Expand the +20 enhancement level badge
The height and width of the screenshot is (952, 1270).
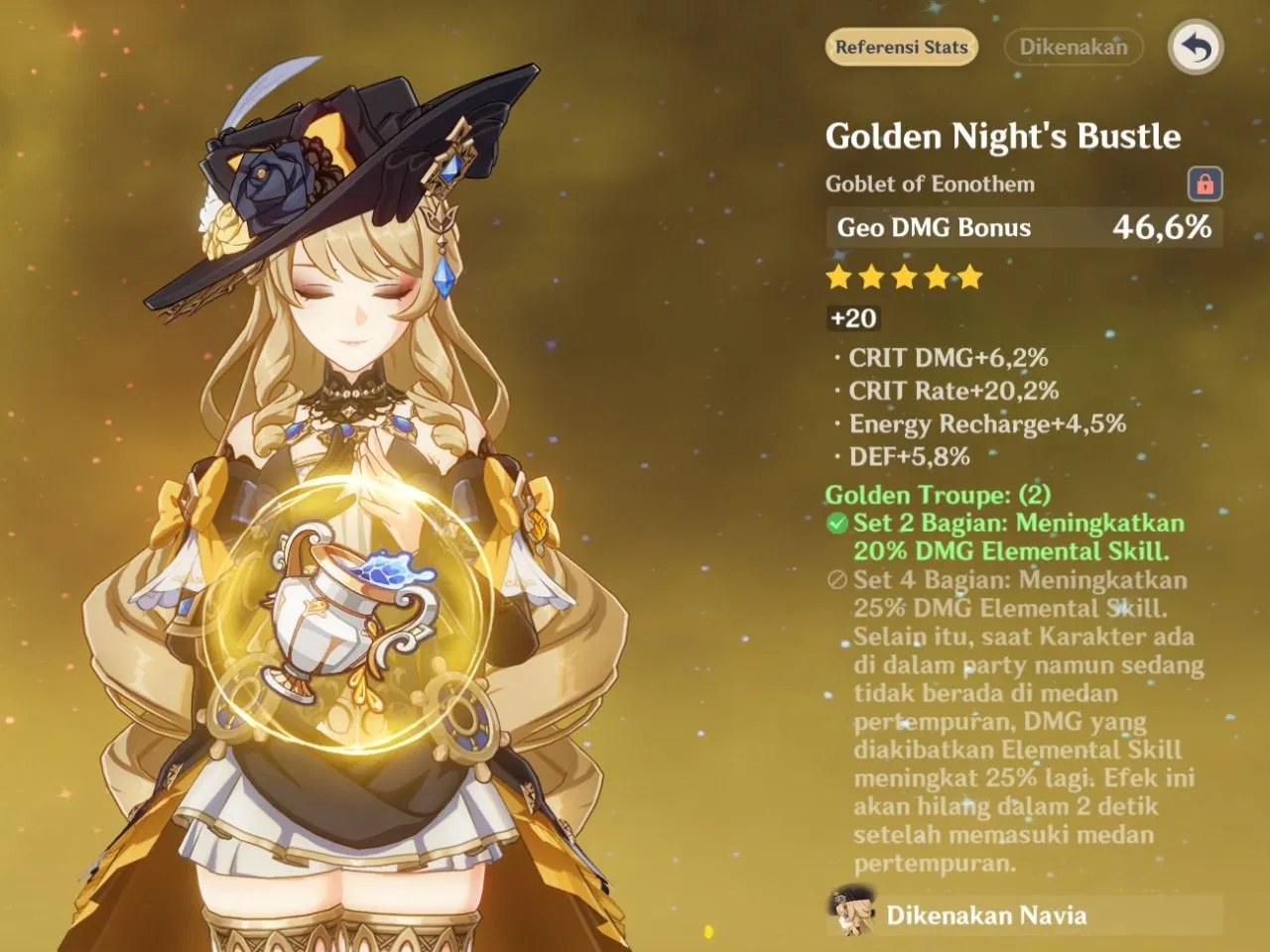pyautogui.click(x=853, y=318)
